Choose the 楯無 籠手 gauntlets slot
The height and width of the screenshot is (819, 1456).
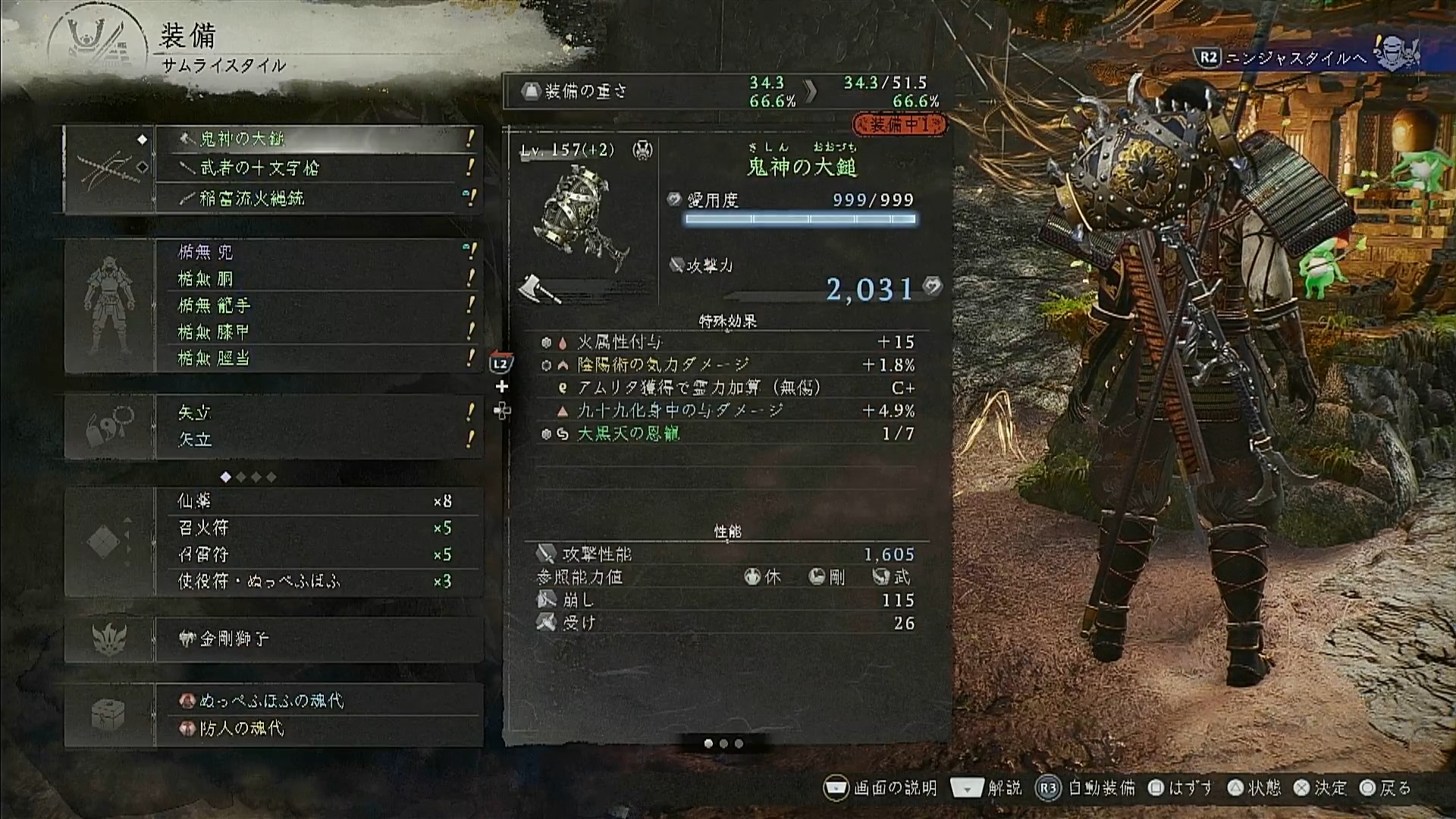[318, 305]
